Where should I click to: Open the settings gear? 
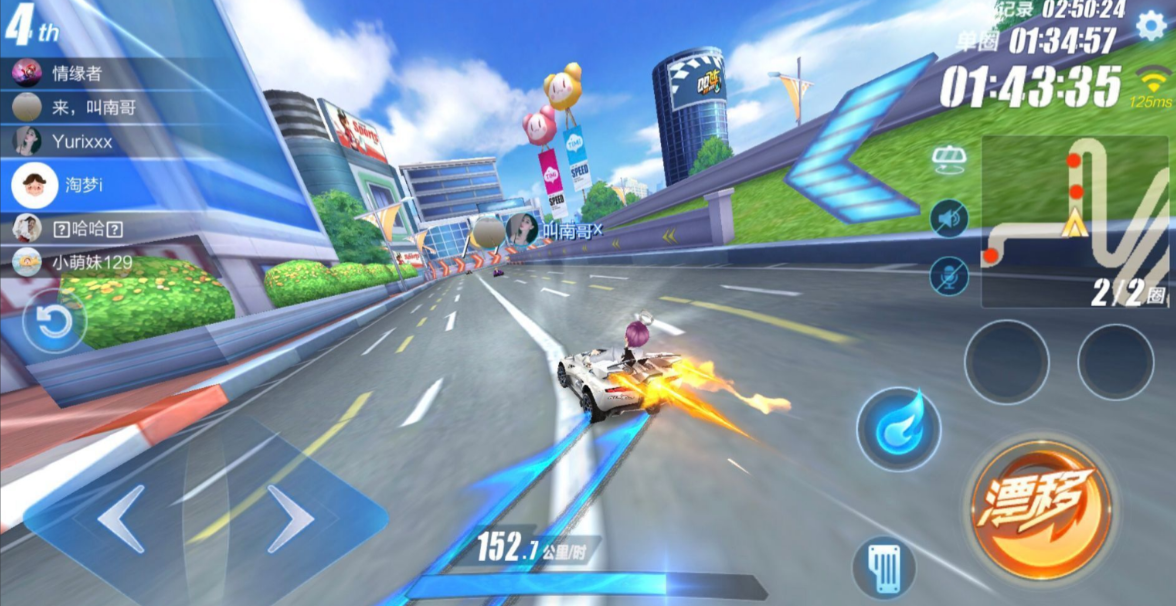pyautogui.click(x=1150, y=25)
